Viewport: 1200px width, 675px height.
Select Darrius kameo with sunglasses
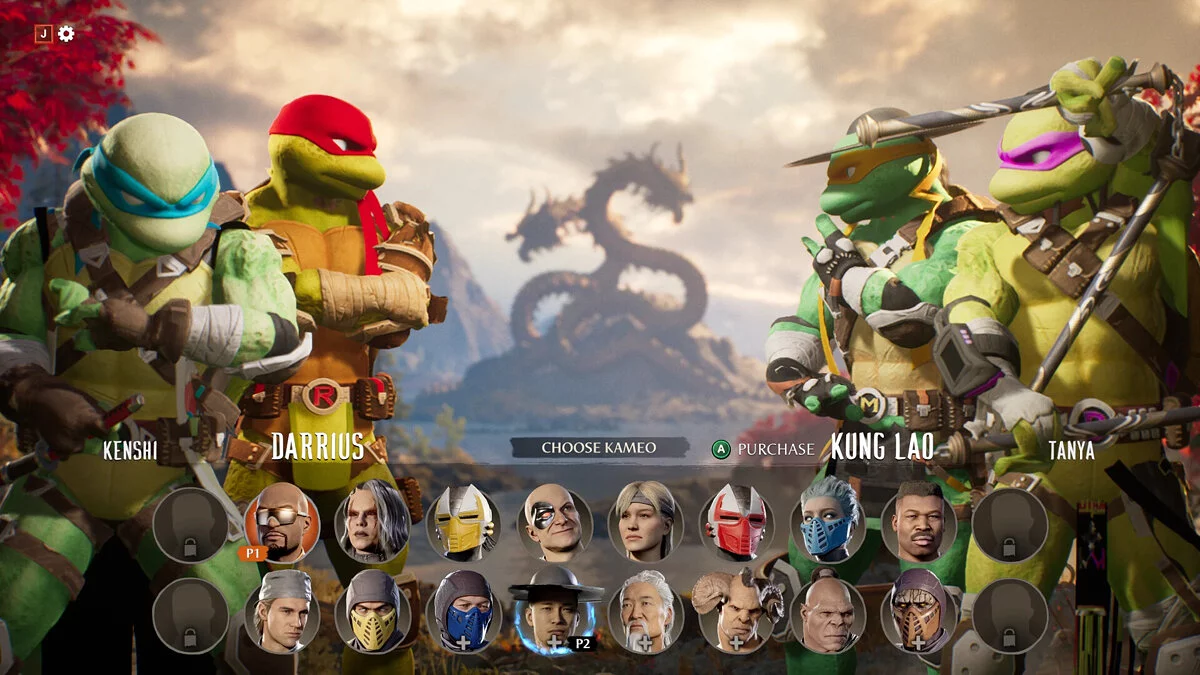point(281,522)
